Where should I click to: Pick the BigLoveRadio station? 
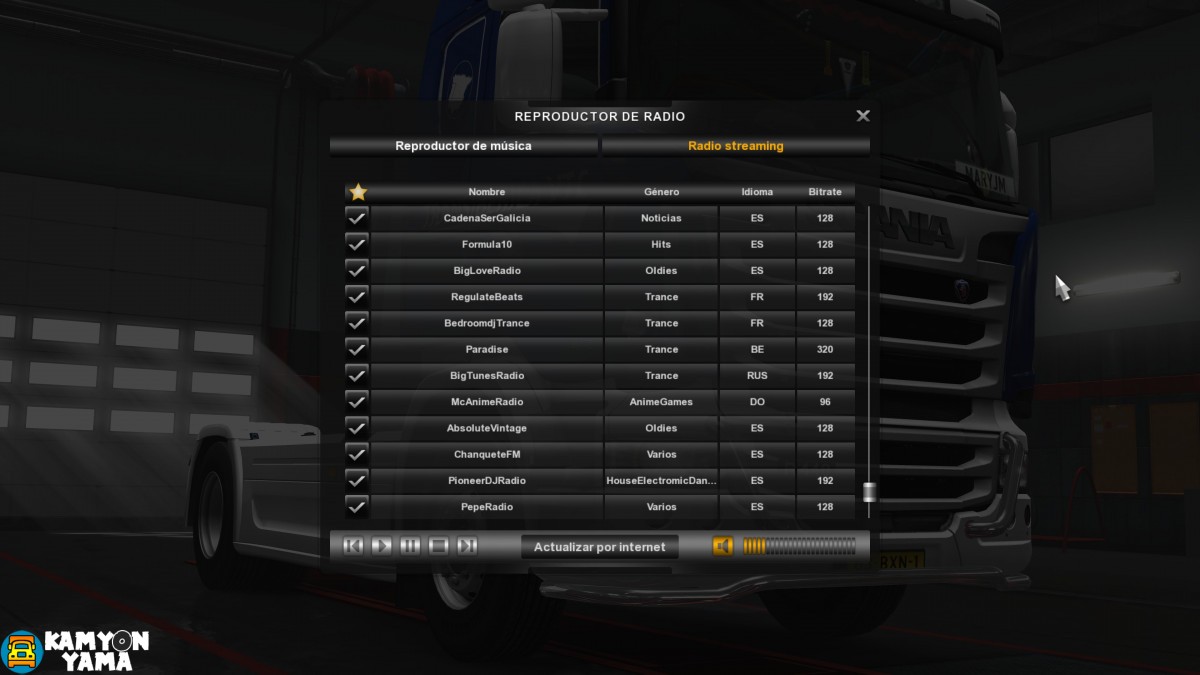[487, 271]
